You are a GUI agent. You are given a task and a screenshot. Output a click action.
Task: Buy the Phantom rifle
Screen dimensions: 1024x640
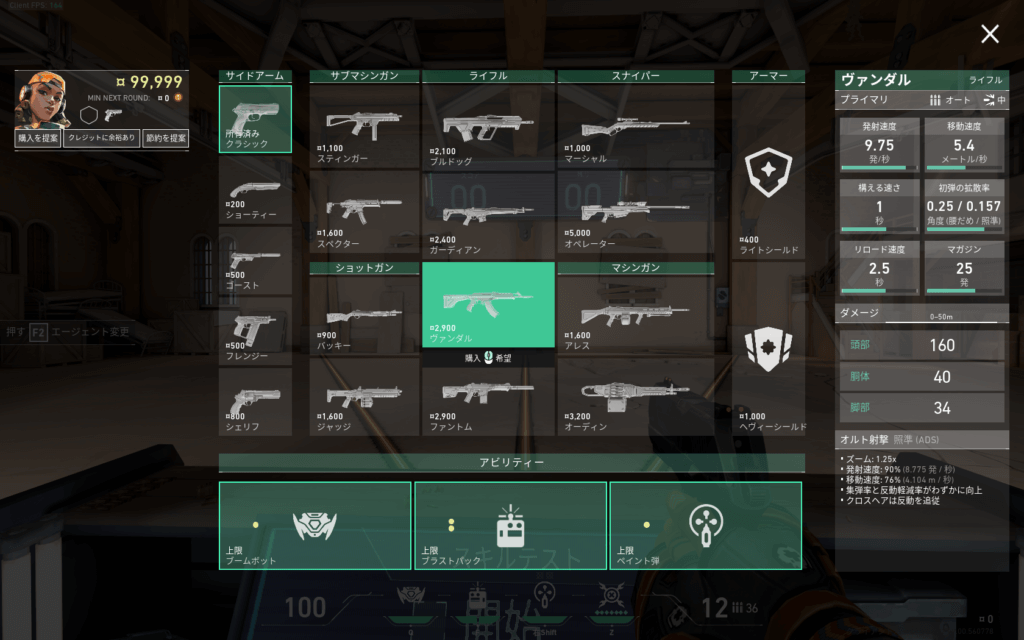pos(488,399)
